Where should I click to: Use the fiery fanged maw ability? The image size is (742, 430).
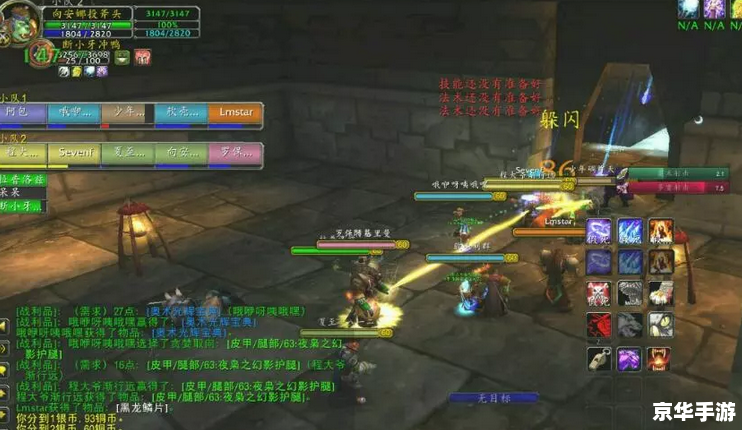(x=661, y=359)
